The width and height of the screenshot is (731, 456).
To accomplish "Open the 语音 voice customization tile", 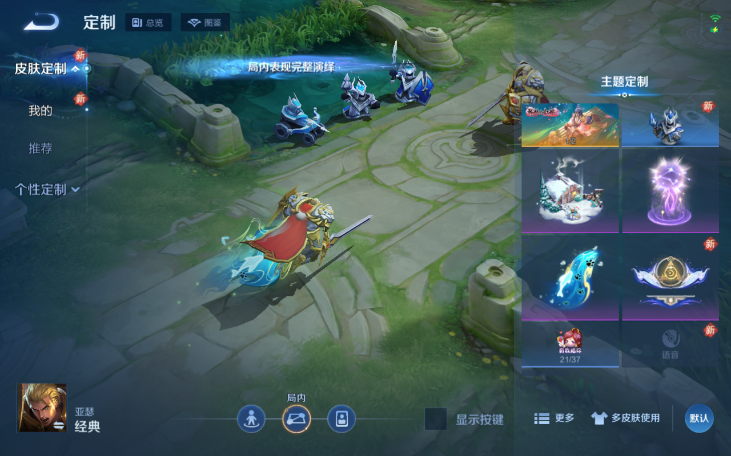I will (x=670, y=345).
